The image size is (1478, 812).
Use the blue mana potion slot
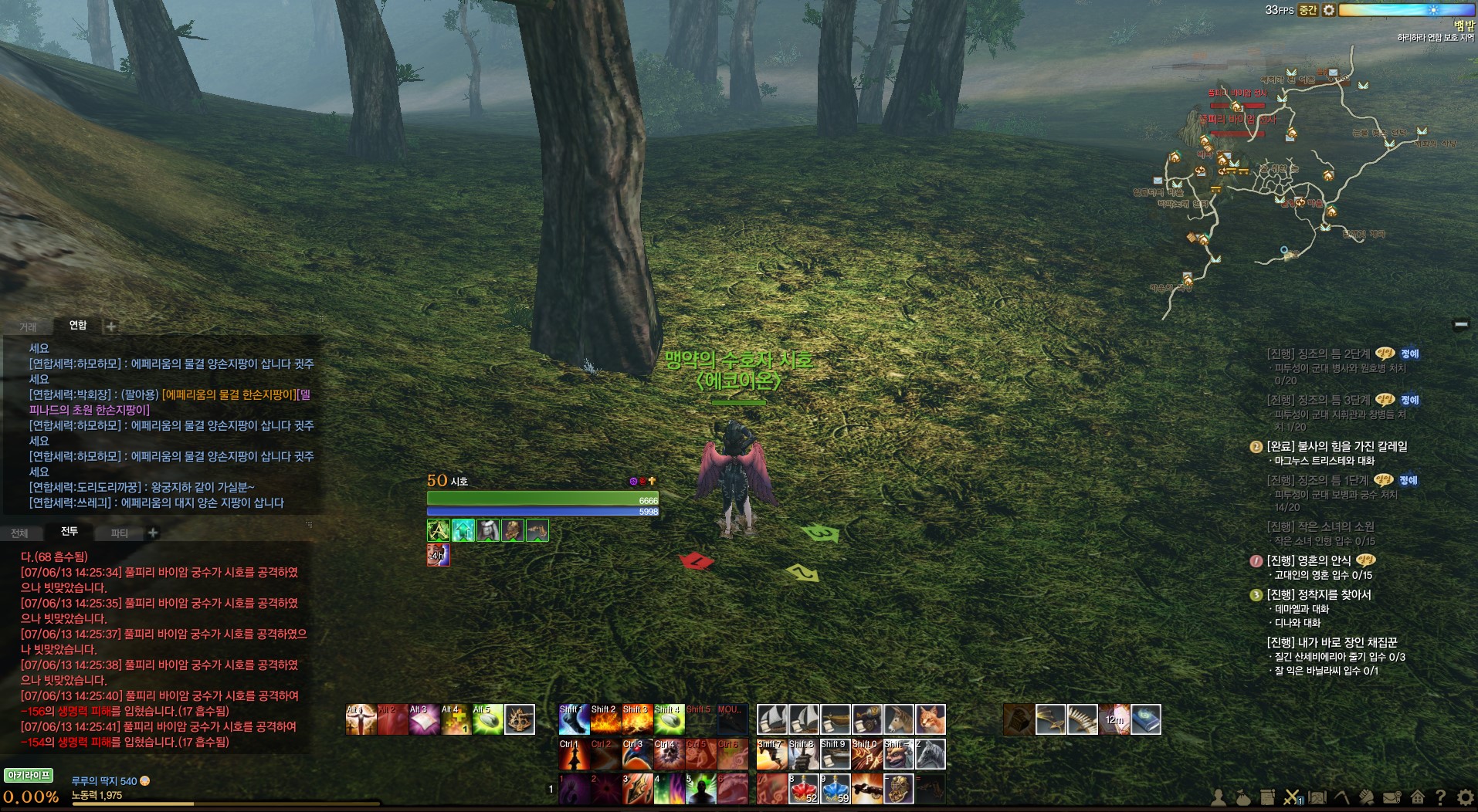click(835, 789)
